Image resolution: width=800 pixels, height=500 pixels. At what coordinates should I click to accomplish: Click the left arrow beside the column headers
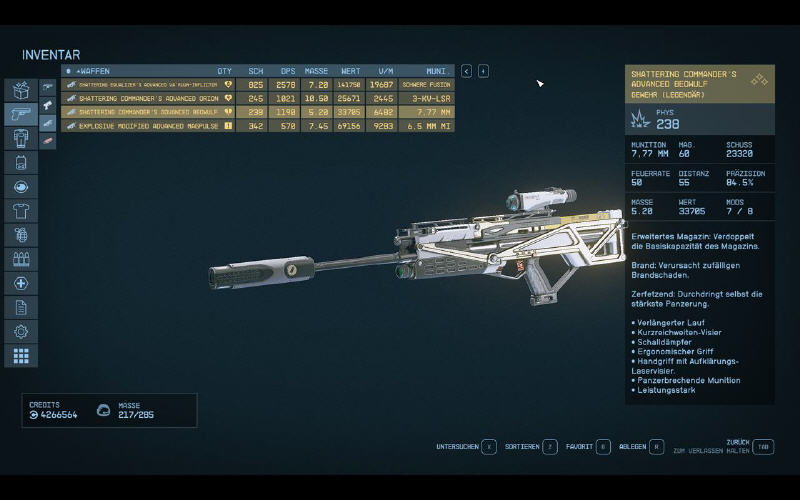466,71
